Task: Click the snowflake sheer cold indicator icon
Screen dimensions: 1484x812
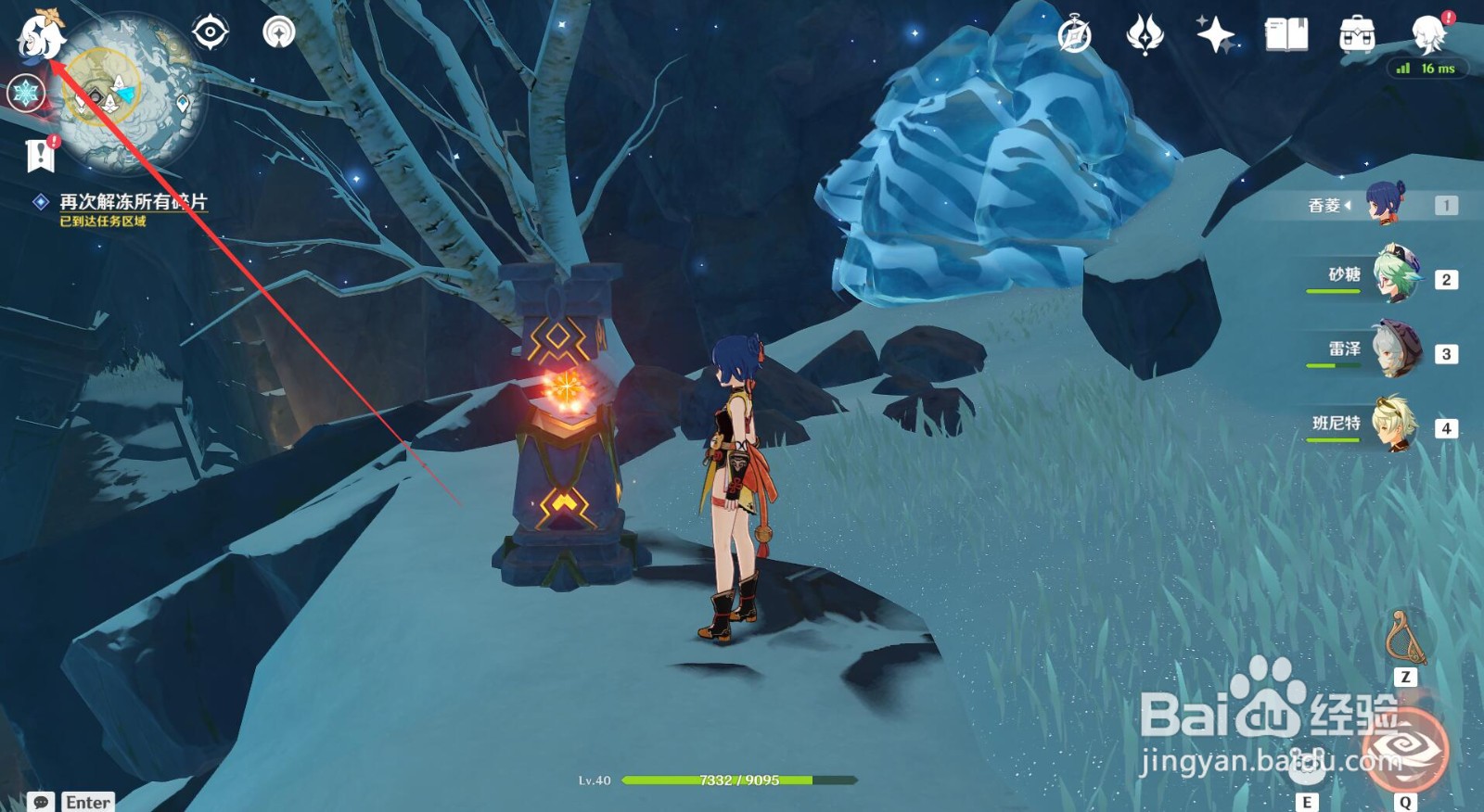Action: pyautogui.click(x=25, y=93)
